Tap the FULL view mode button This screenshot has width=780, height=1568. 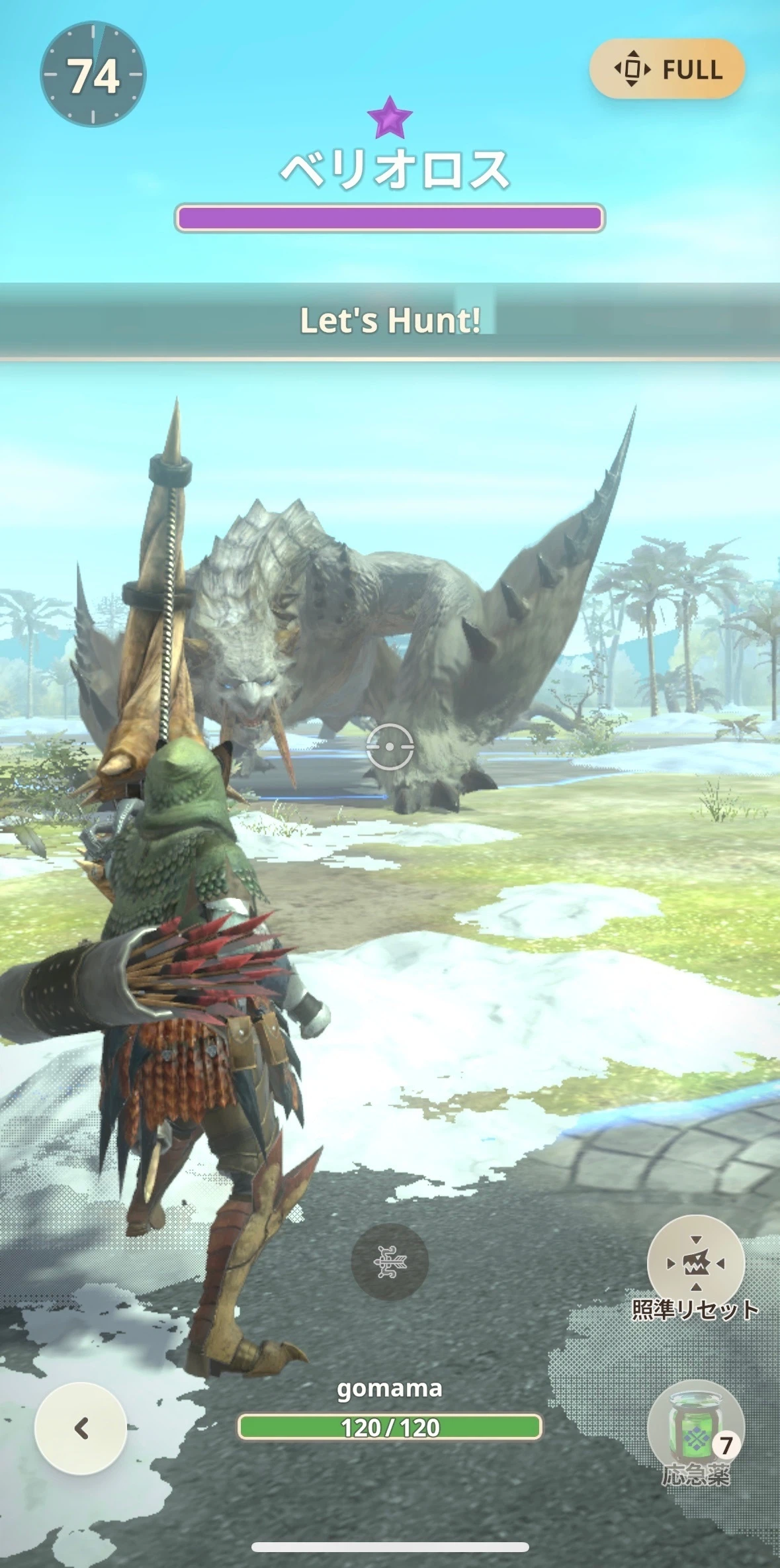(667, 69)
